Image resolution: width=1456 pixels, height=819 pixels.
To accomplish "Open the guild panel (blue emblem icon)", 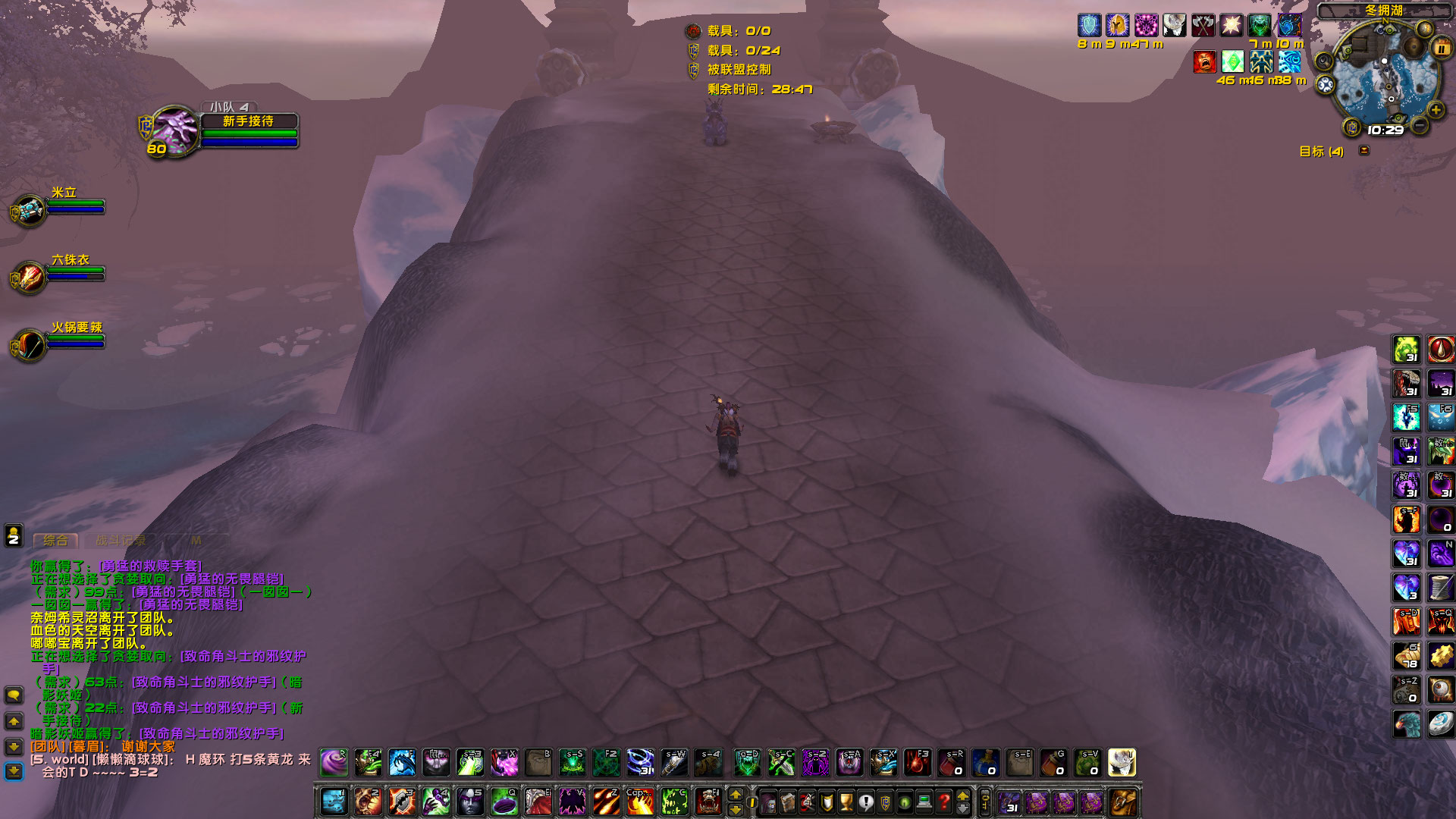I will (x=885, y=802).
